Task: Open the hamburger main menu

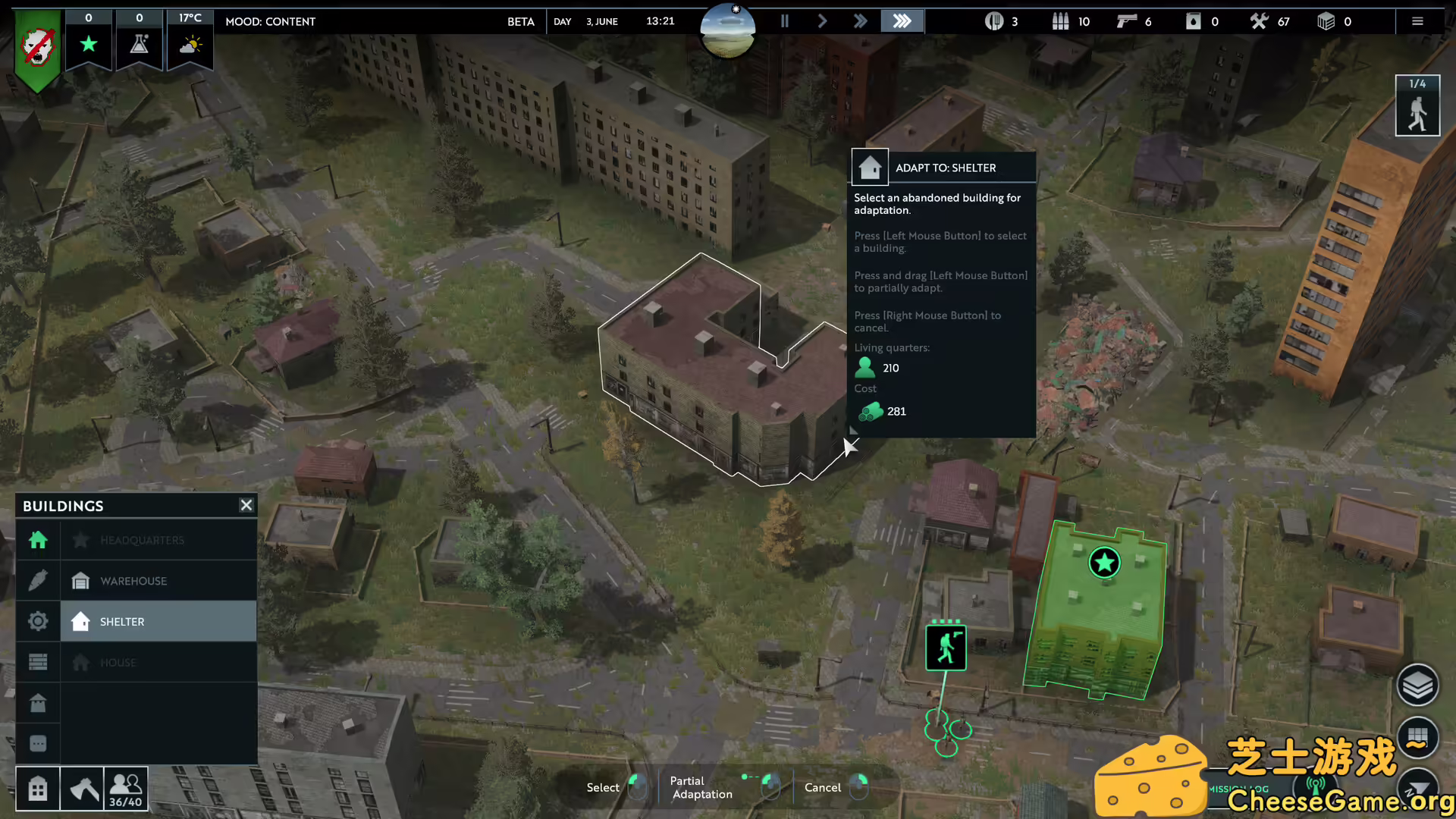Action: [x=1417, y=21]
